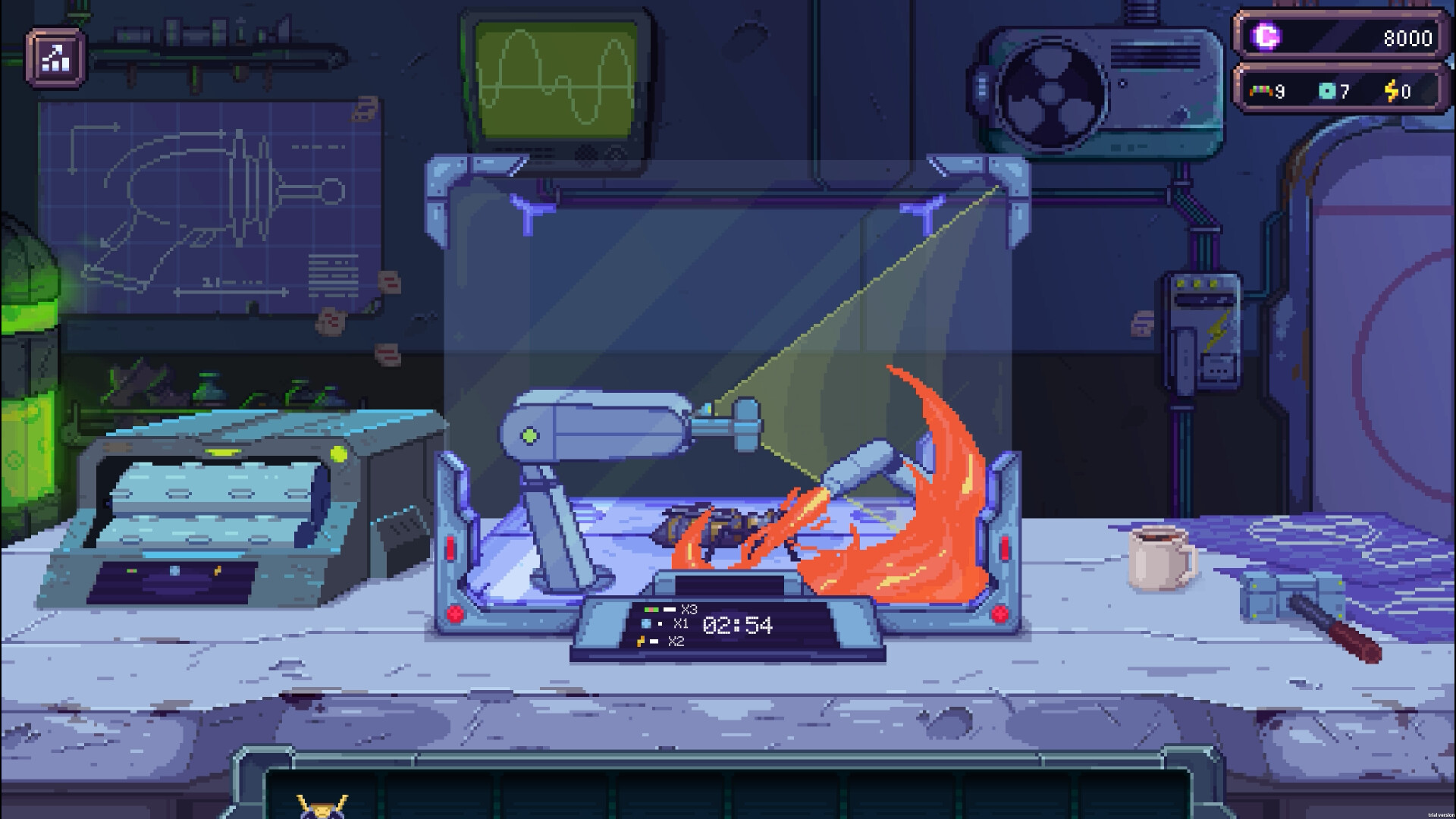
Task: Click the resistor X3 component icon on timer
Action: (651, 609)
